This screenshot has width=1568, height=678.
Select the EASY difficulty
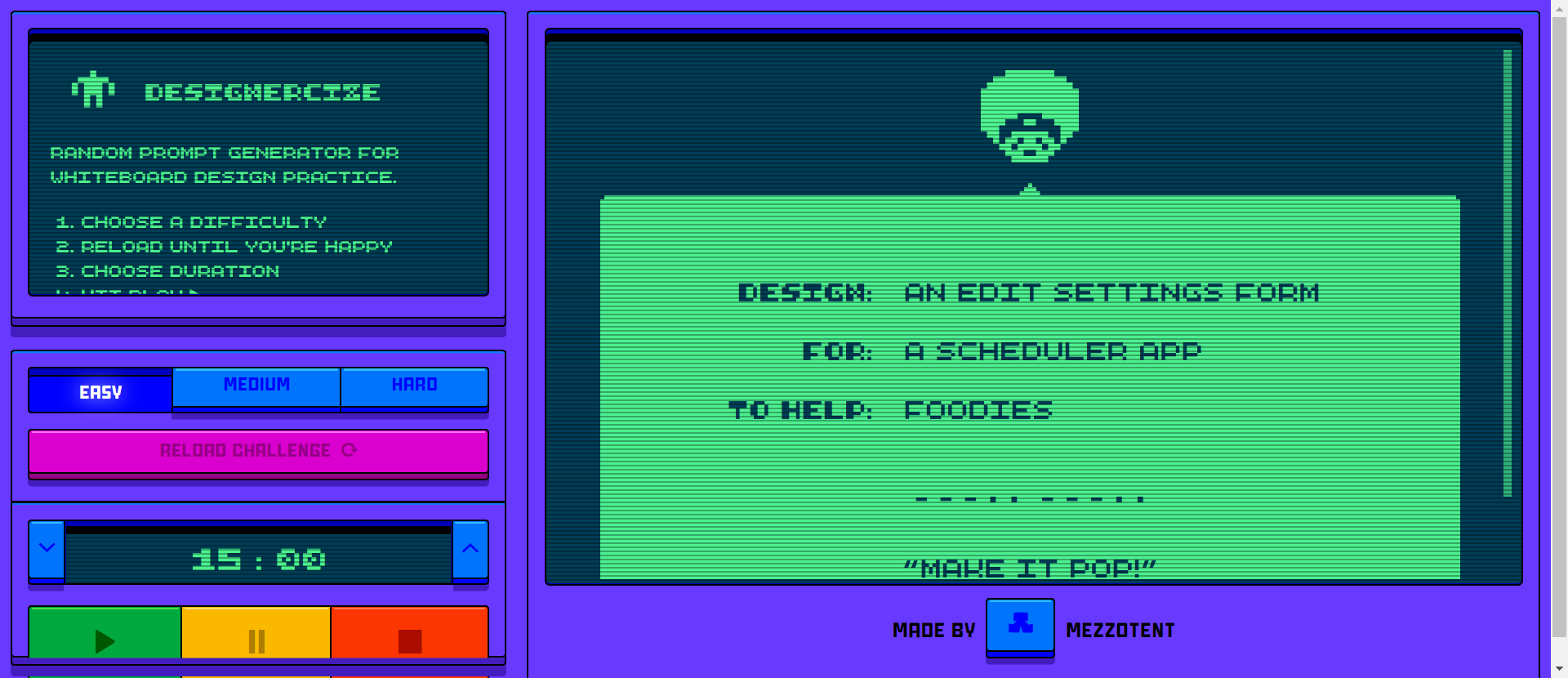pyautogui.click(x=100, y=391)
